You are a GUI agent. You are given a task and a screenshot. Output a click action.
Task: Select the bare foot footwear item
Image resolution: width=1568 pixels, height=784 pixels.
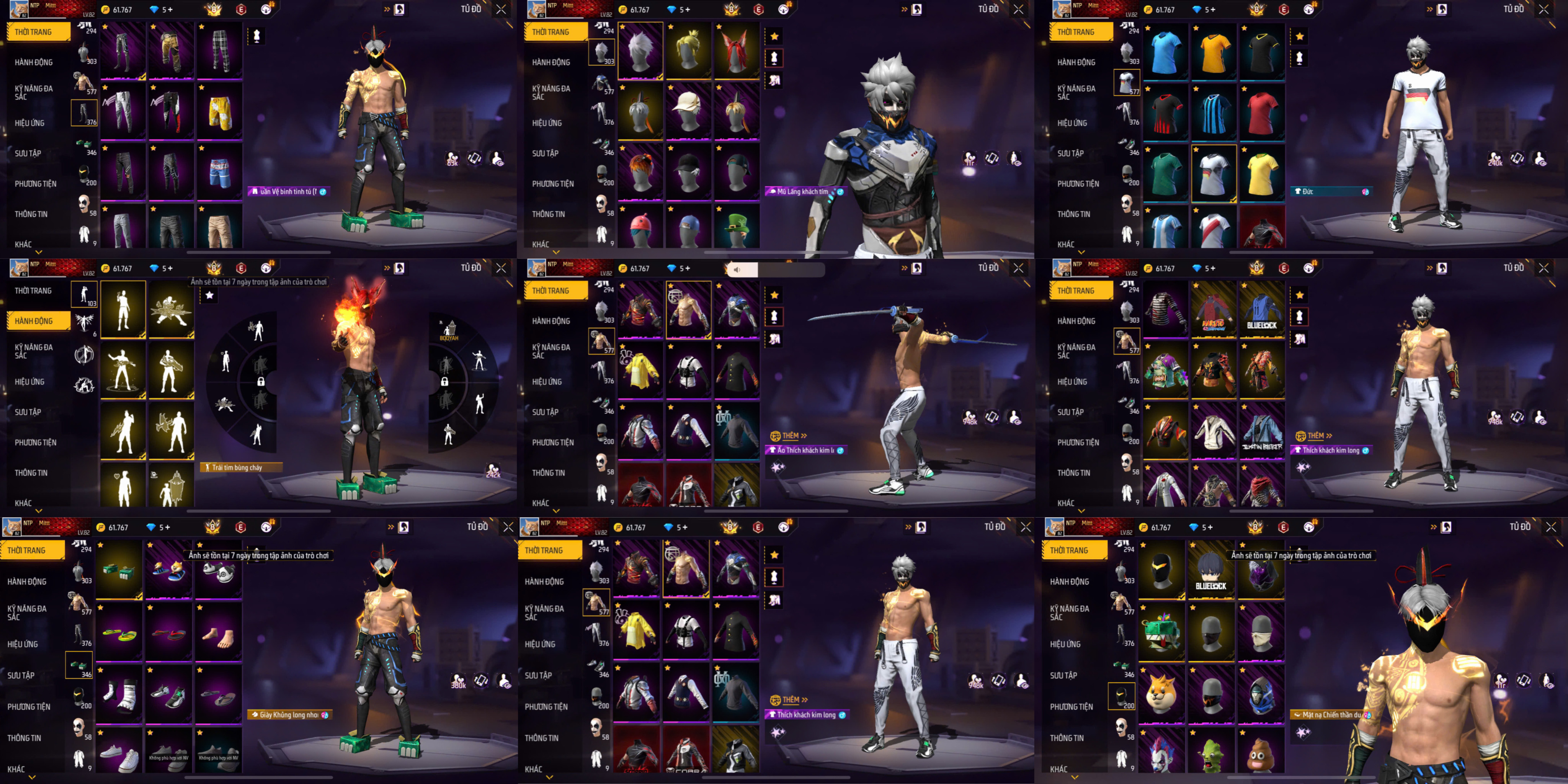point(218,633)
